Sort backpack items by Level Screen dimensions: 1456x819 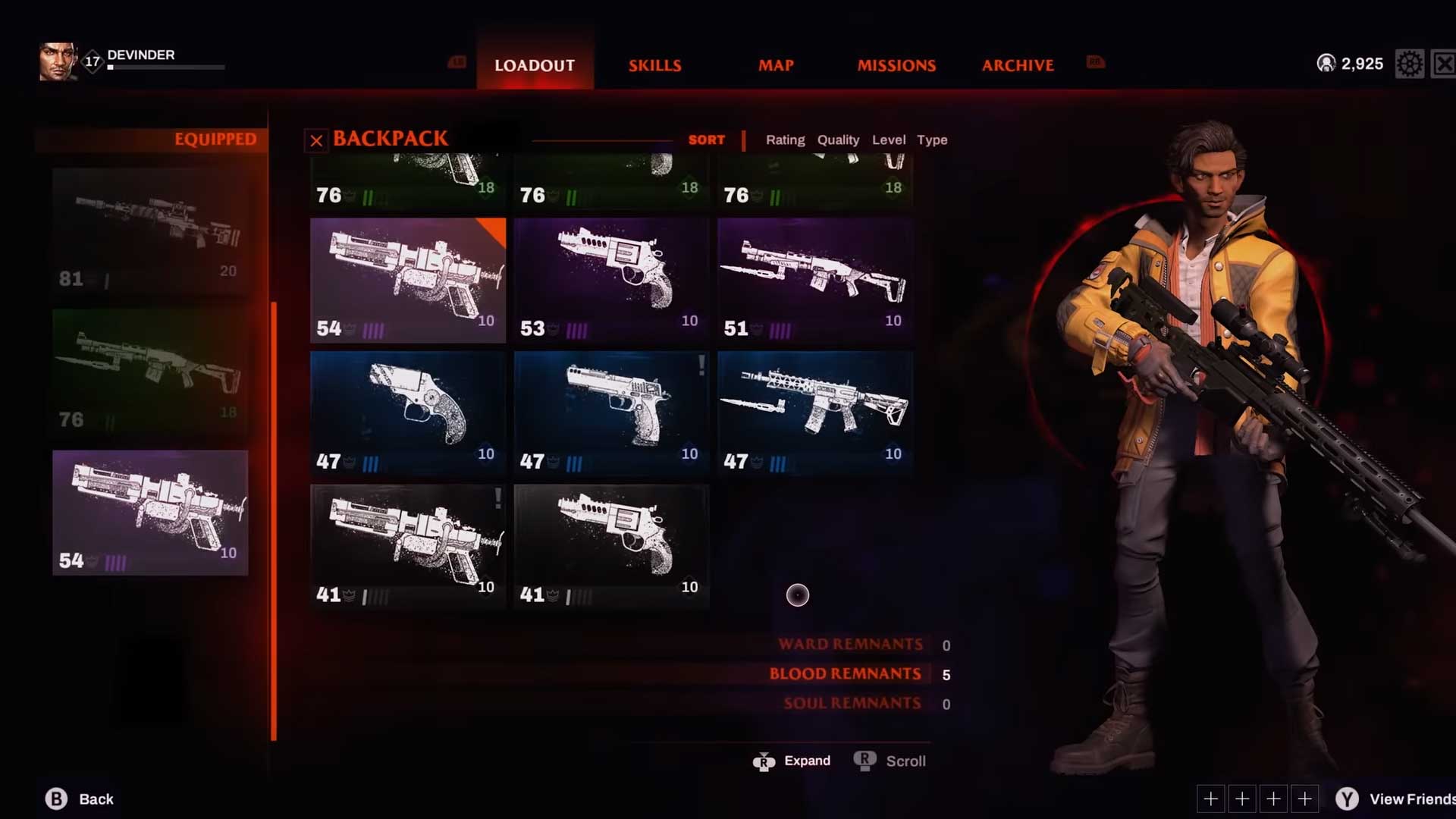coord(890,140)
